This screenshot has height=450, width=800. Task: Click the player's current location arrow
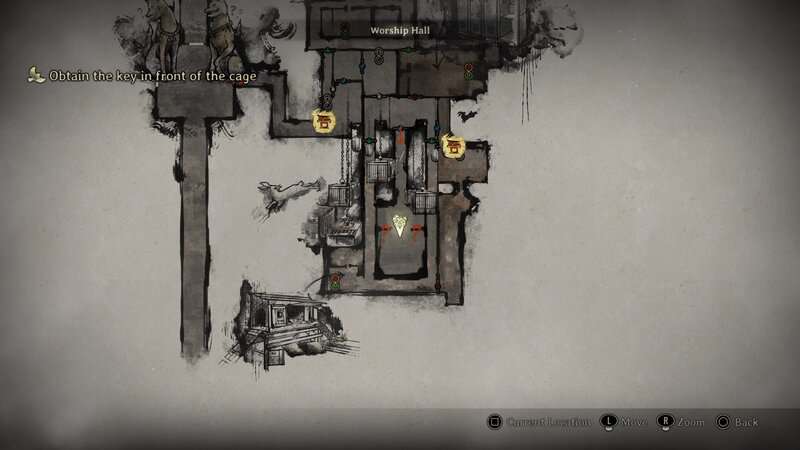[x=400, y=226]
